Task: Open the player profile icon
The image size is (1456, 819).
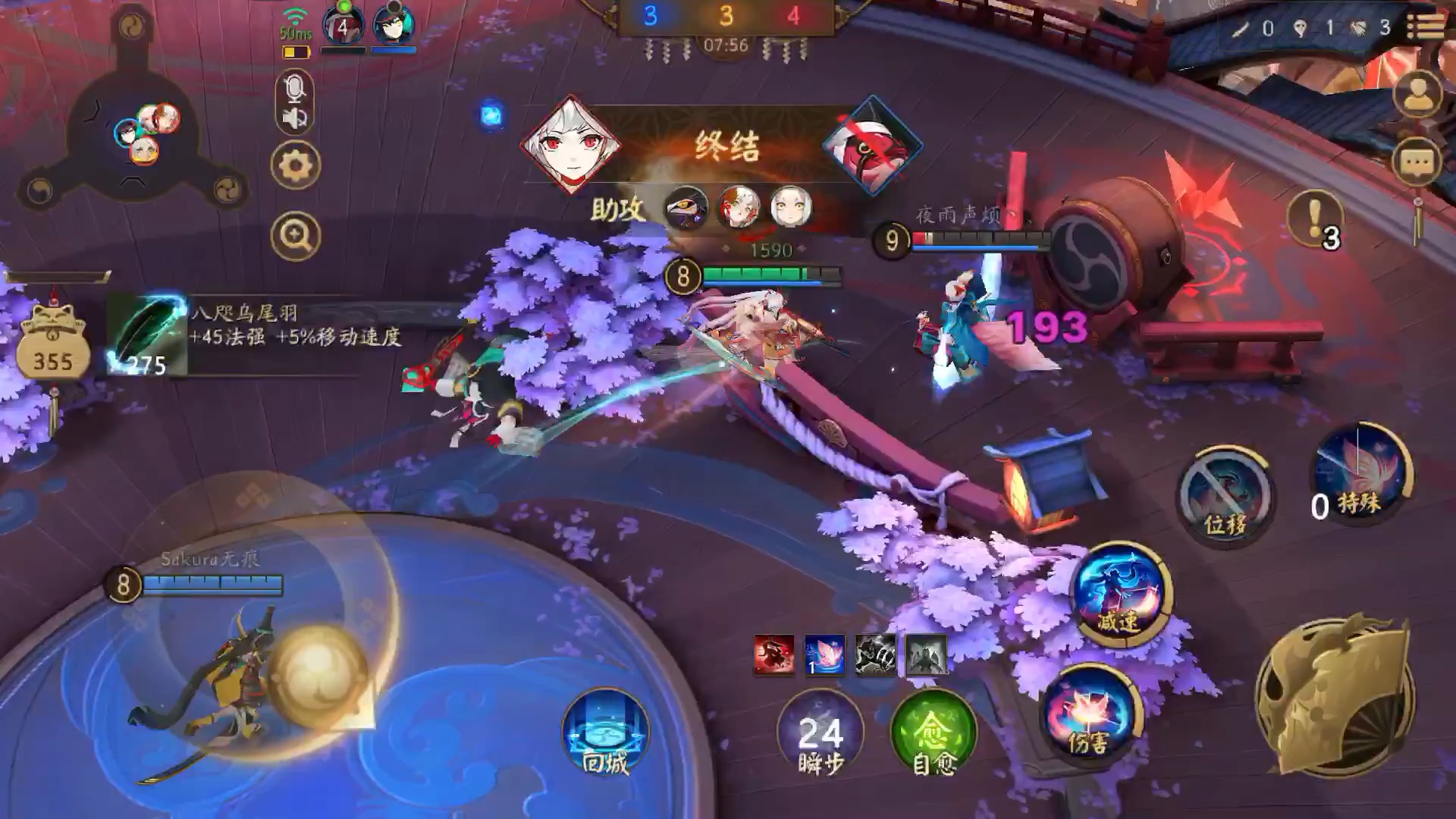Action: 1417,96
